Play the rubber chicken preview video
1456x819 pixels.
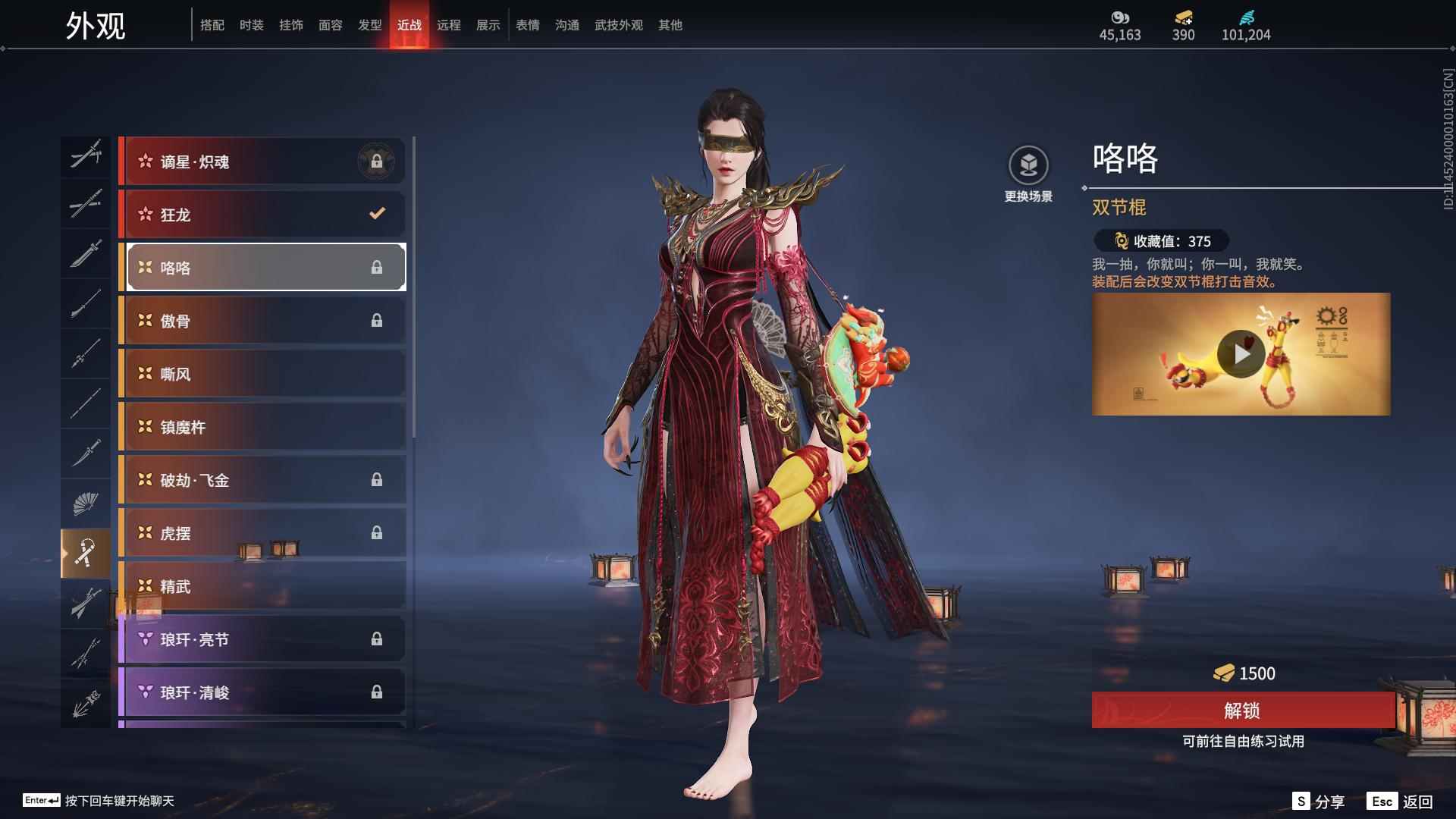[x=1241, y=354]
